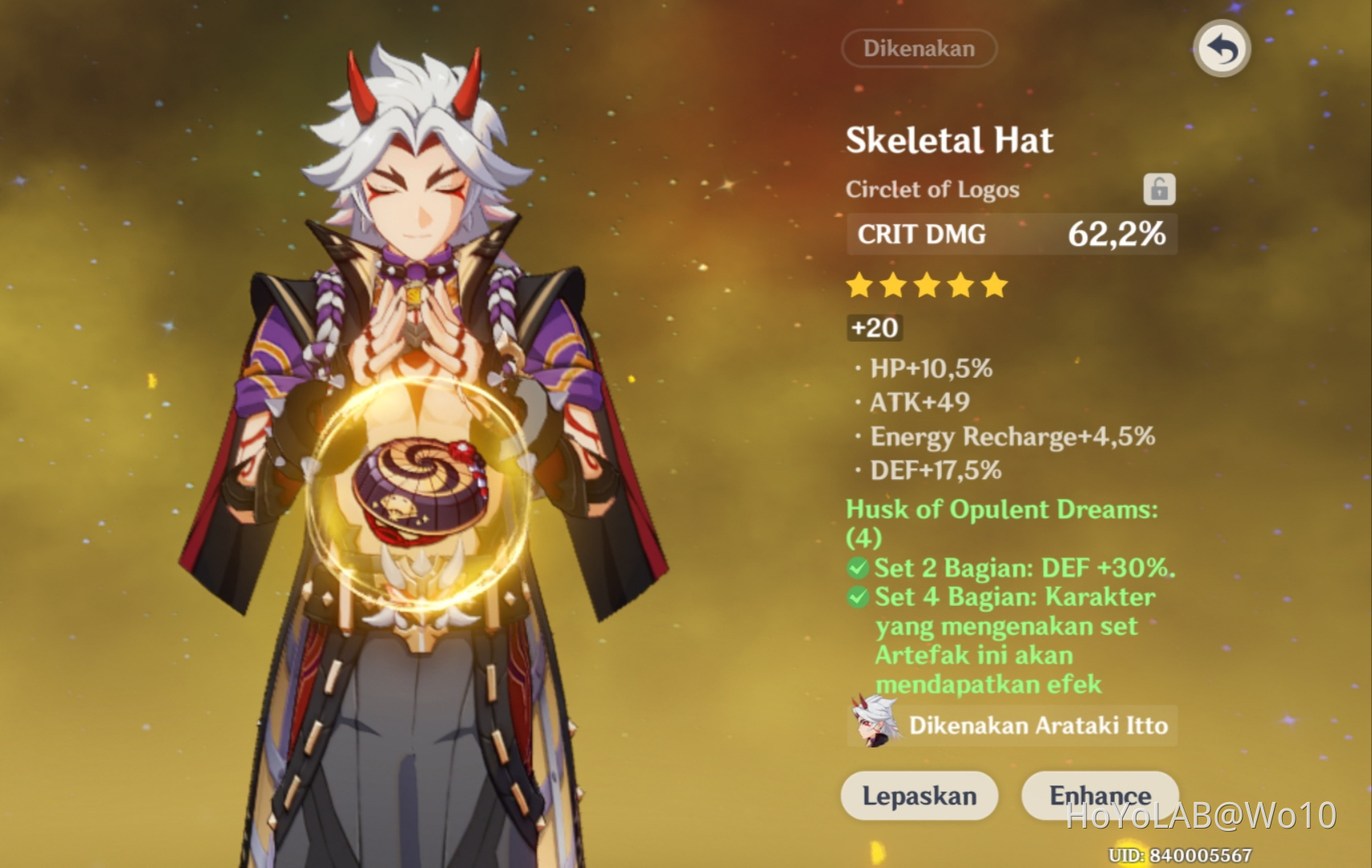Toggle the artifact lock icon
1372x868 pixels.
coord(1158,190)
